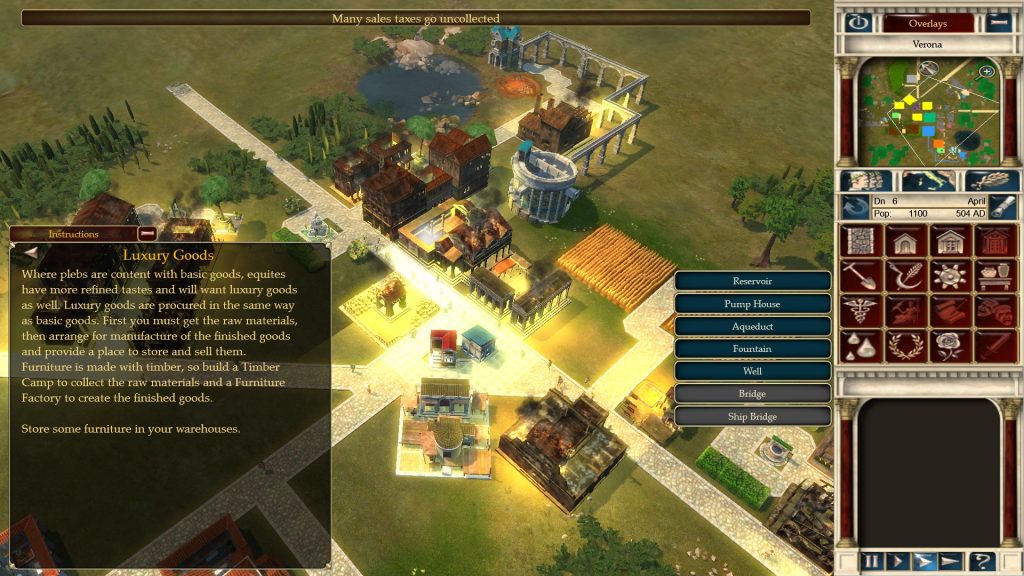Open help with the question mark button

pyautogui.click(x=983, y=561)
